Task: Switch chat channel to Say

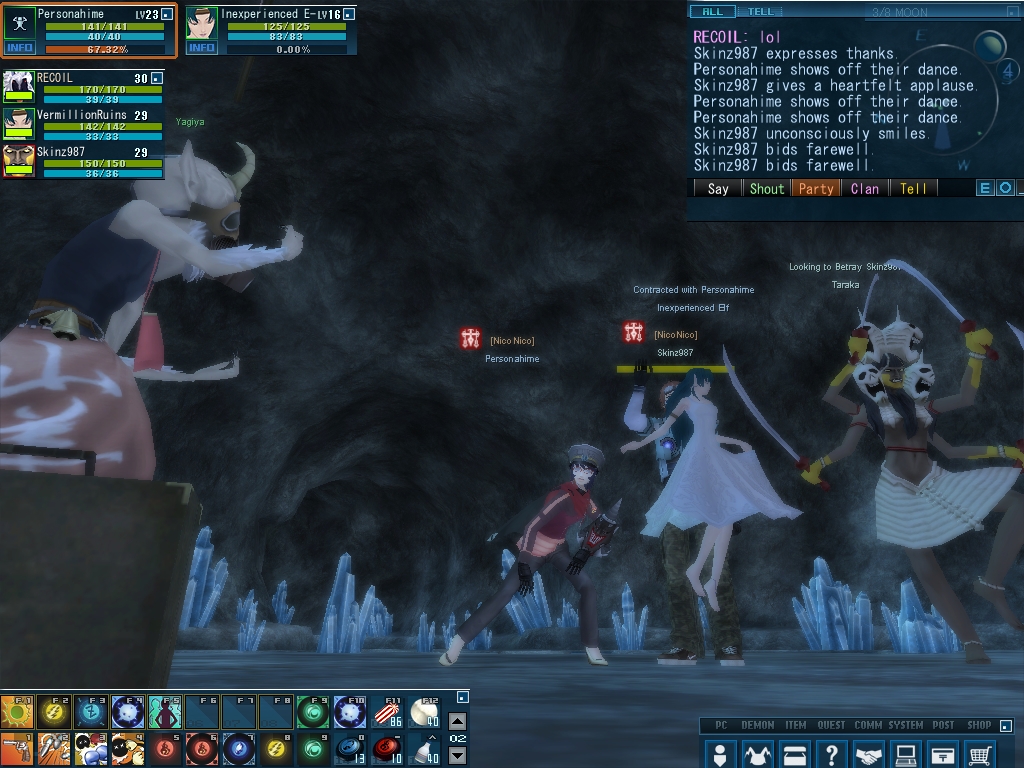Action: [718, 188]
